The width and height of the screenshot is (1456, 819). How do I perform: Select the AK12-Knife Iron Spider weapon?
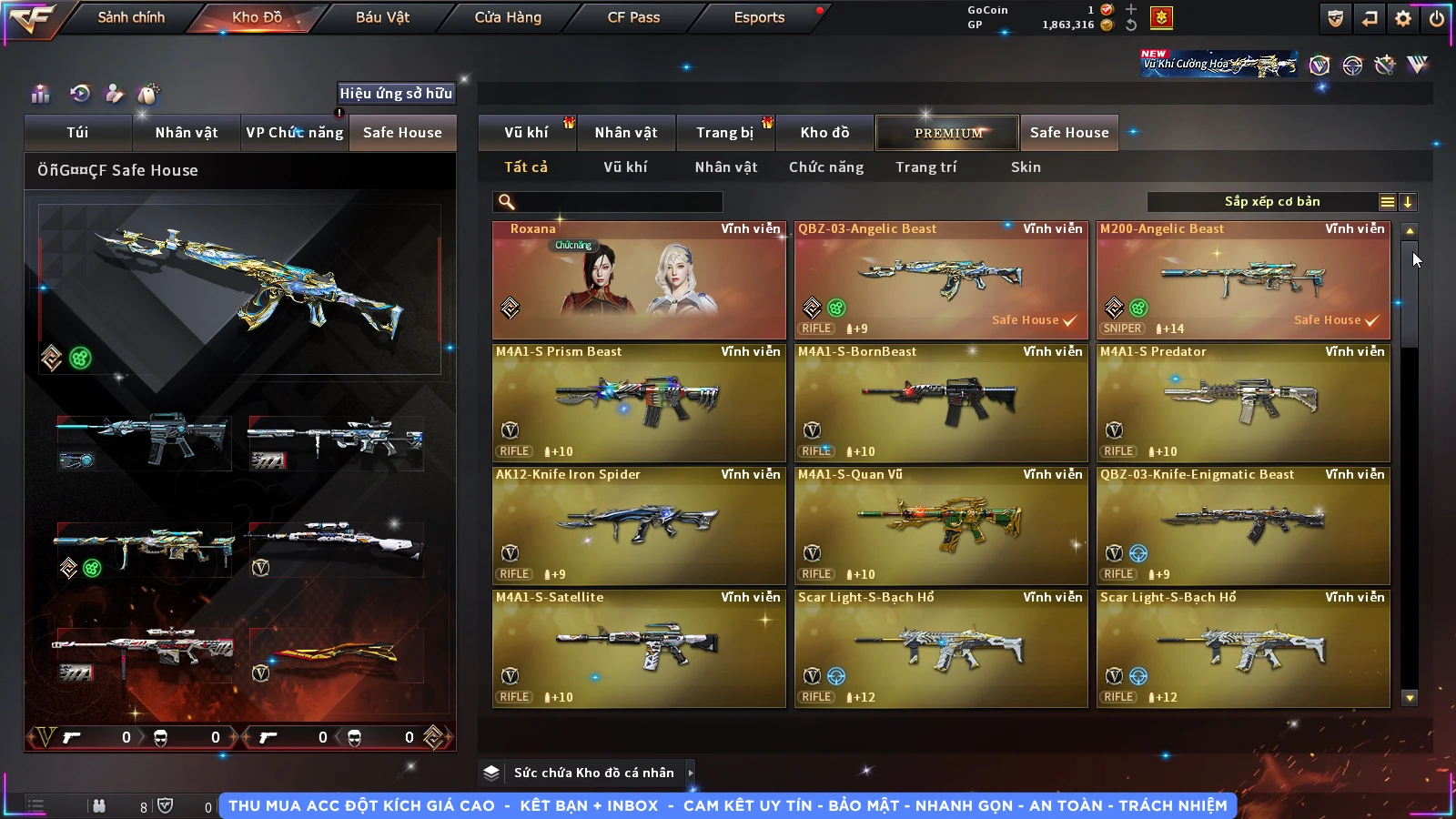(639, 526)
